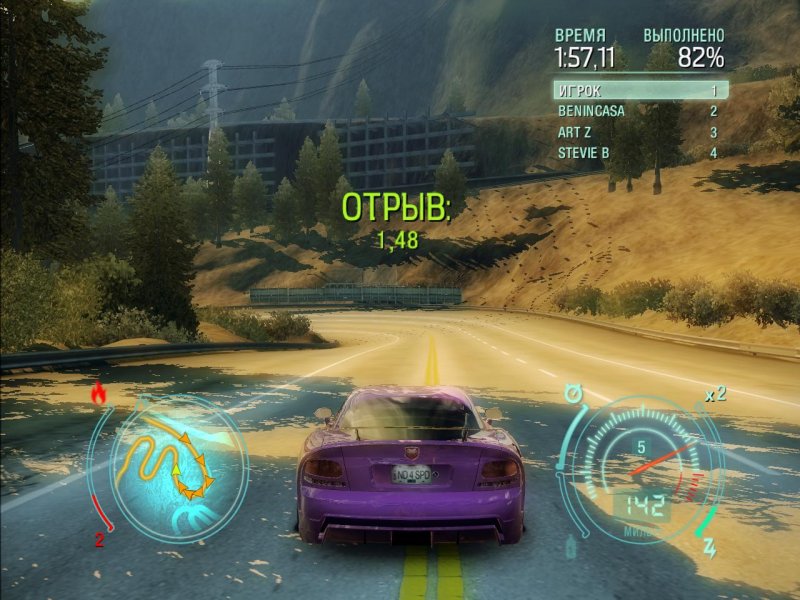The image size is (800, 600).
Task: Click the red flame heat icon
Action: tap(98, 394)
